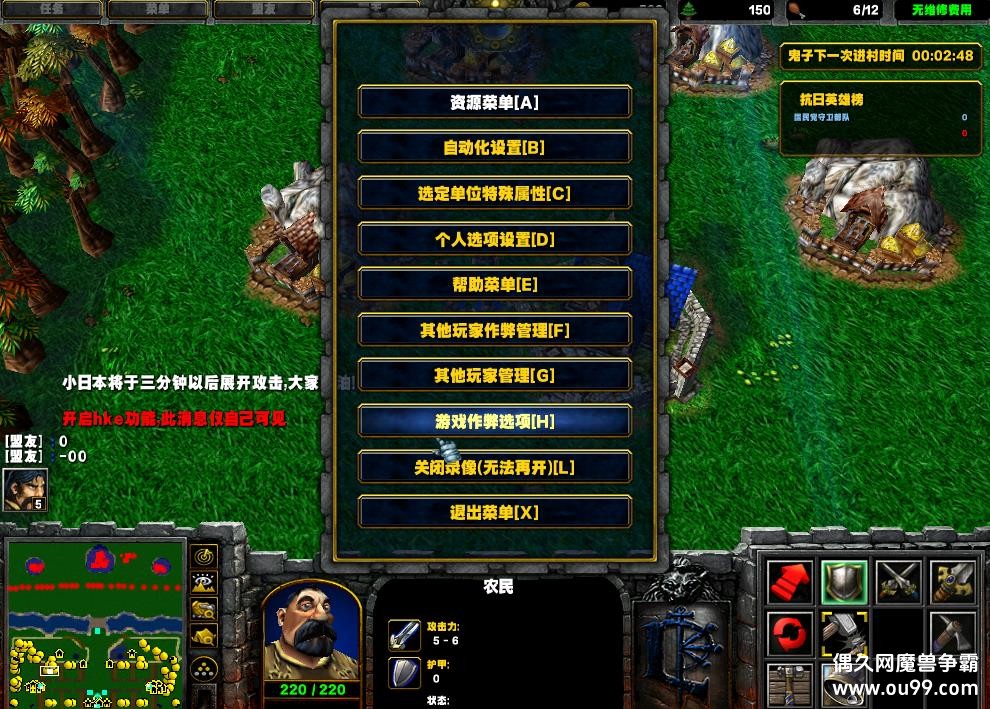
Task: Open the 任务 quests button in top bar
Action: [51, 10]
